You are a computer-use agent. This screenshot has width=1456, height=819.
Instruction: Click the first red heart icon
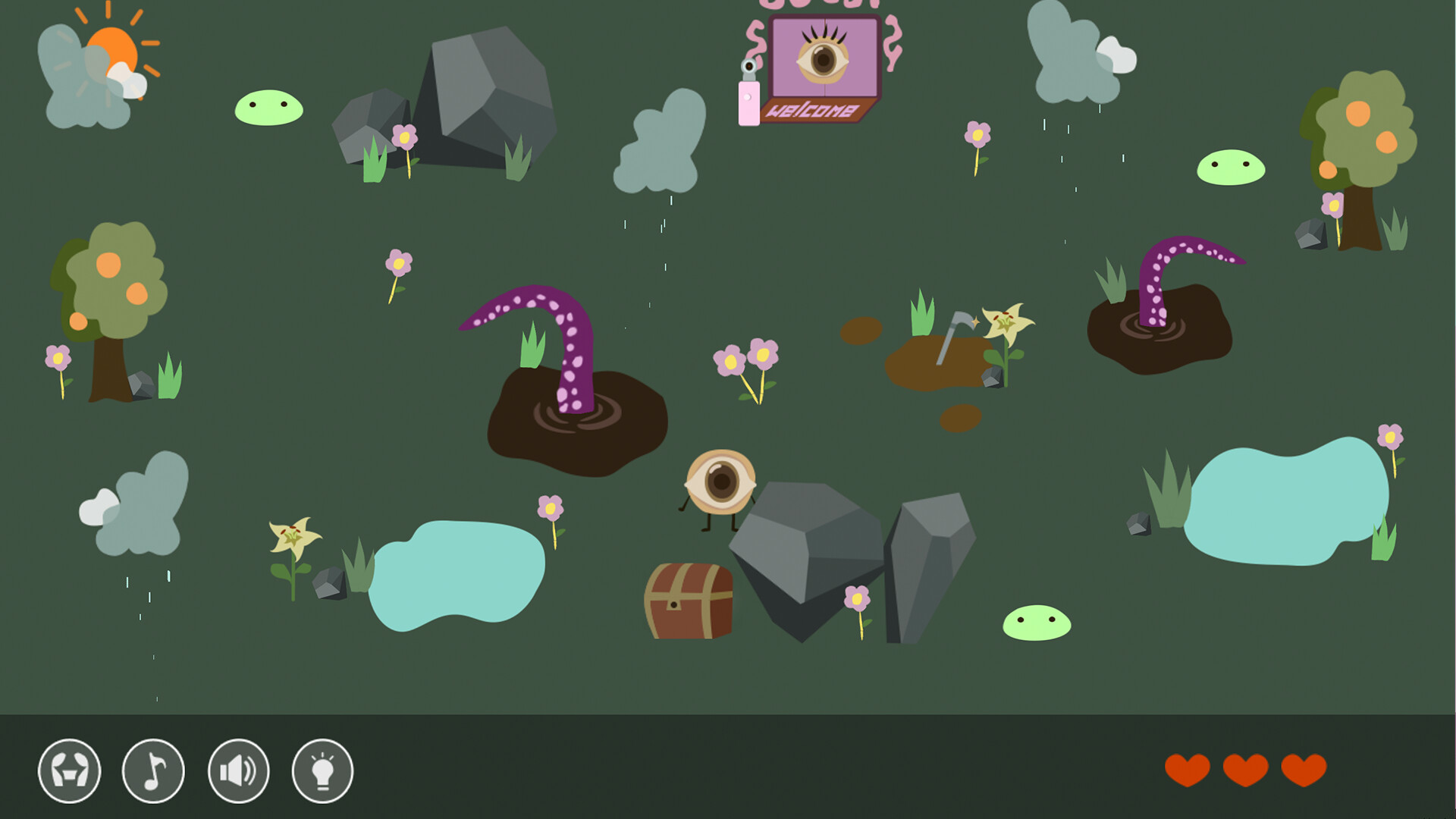coord(1187,768)
